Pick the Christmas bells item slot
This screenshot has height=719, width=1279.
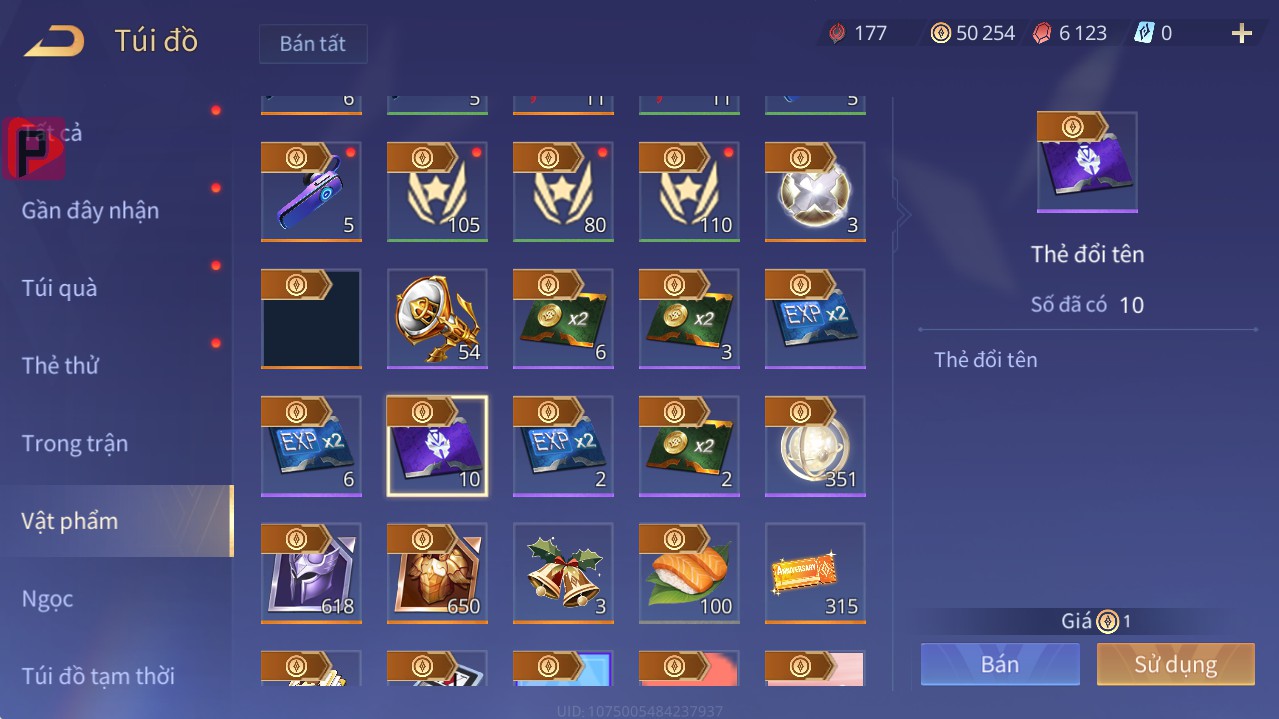pos(563,573)
